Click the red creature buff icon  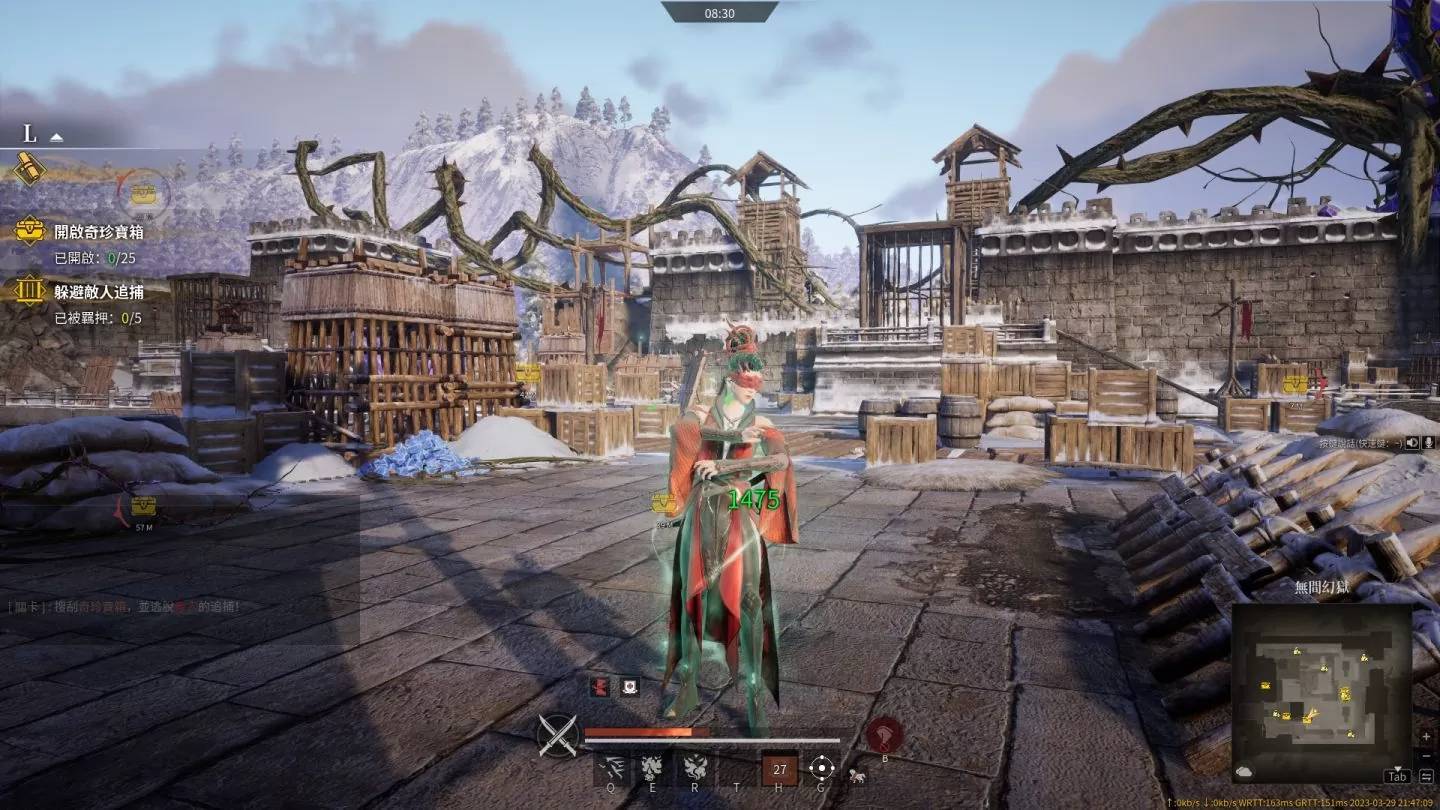(600, 686)
